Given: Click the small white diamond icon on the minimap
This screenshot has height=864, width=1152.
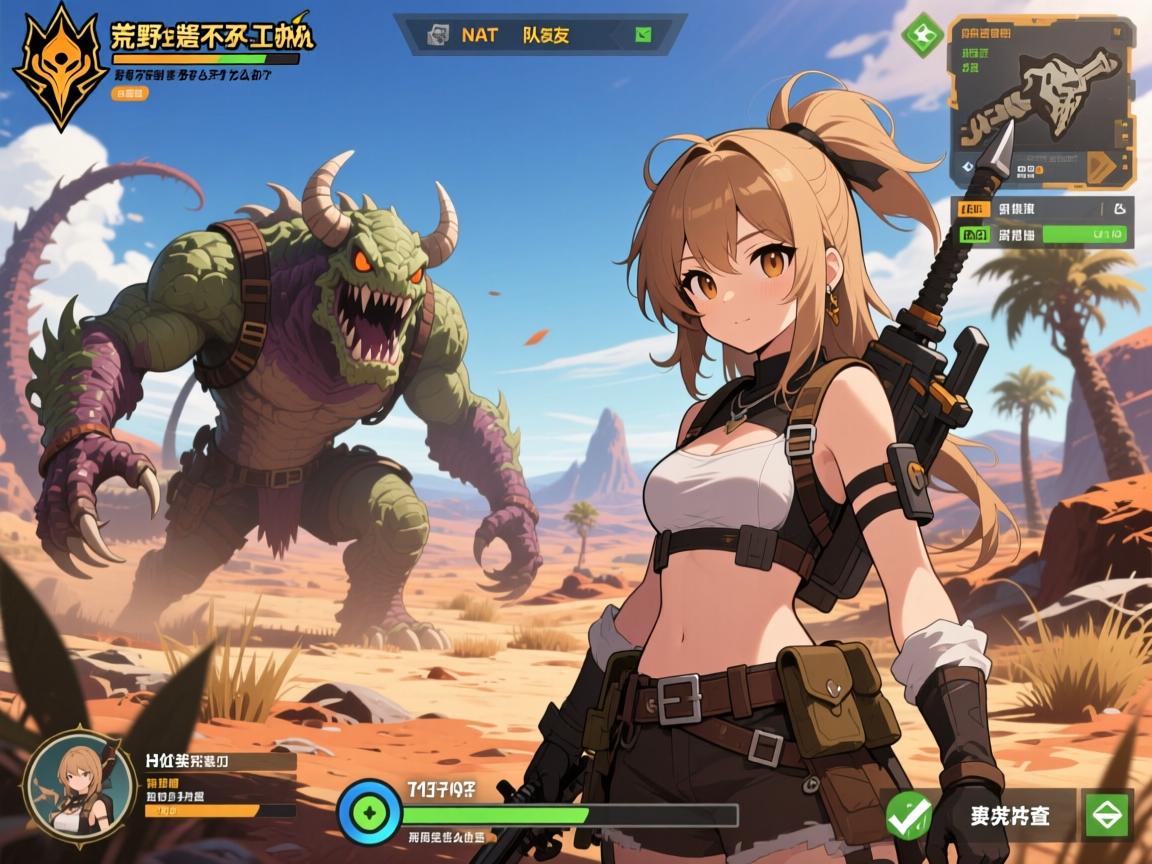Looking at the screenshot, I should point(967,167).
